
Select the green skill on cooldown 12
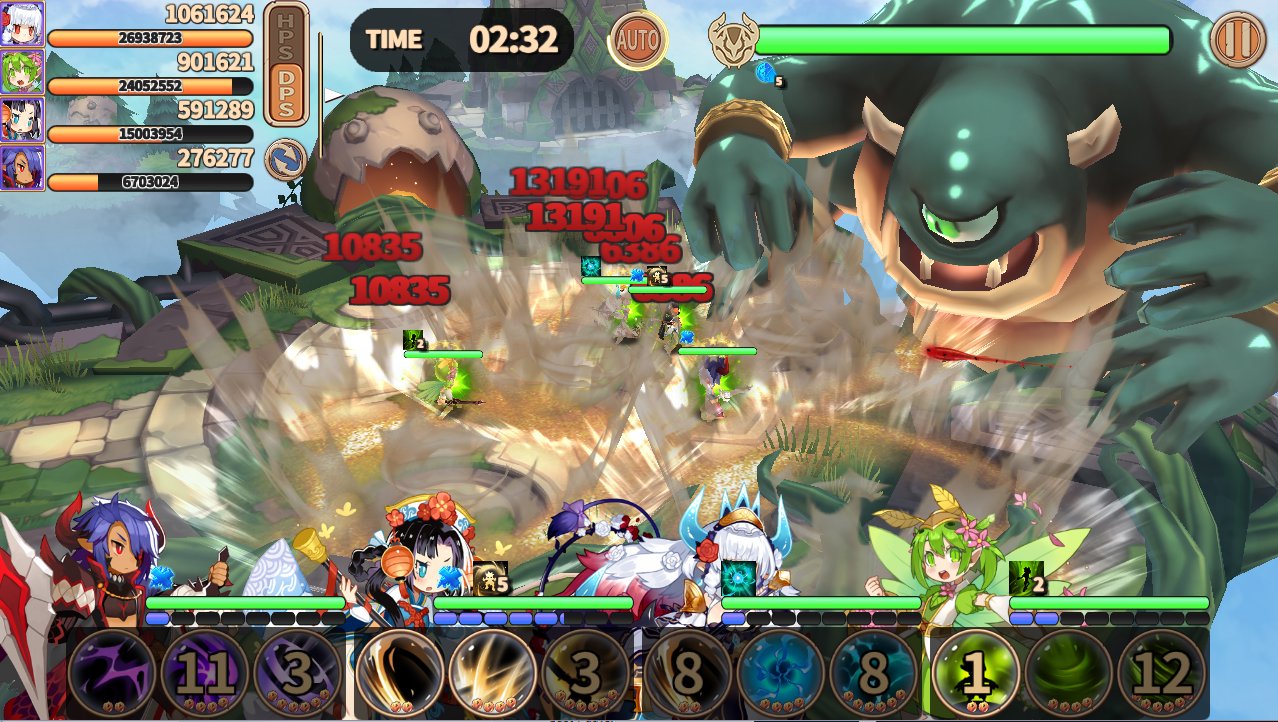[1162, 674]
